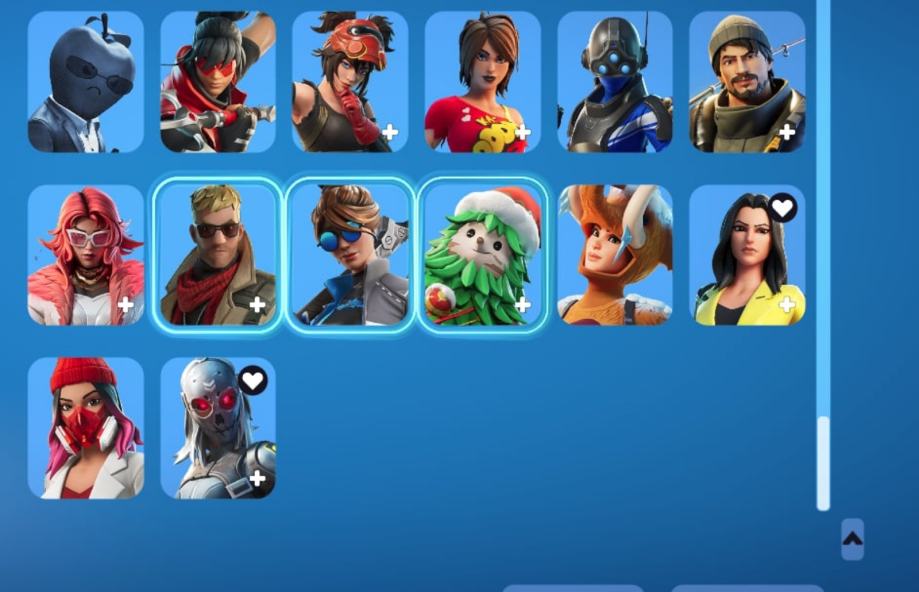919x592 pixels.
Task: Pick the outfit with red hawk helmet
Action: 350,82
